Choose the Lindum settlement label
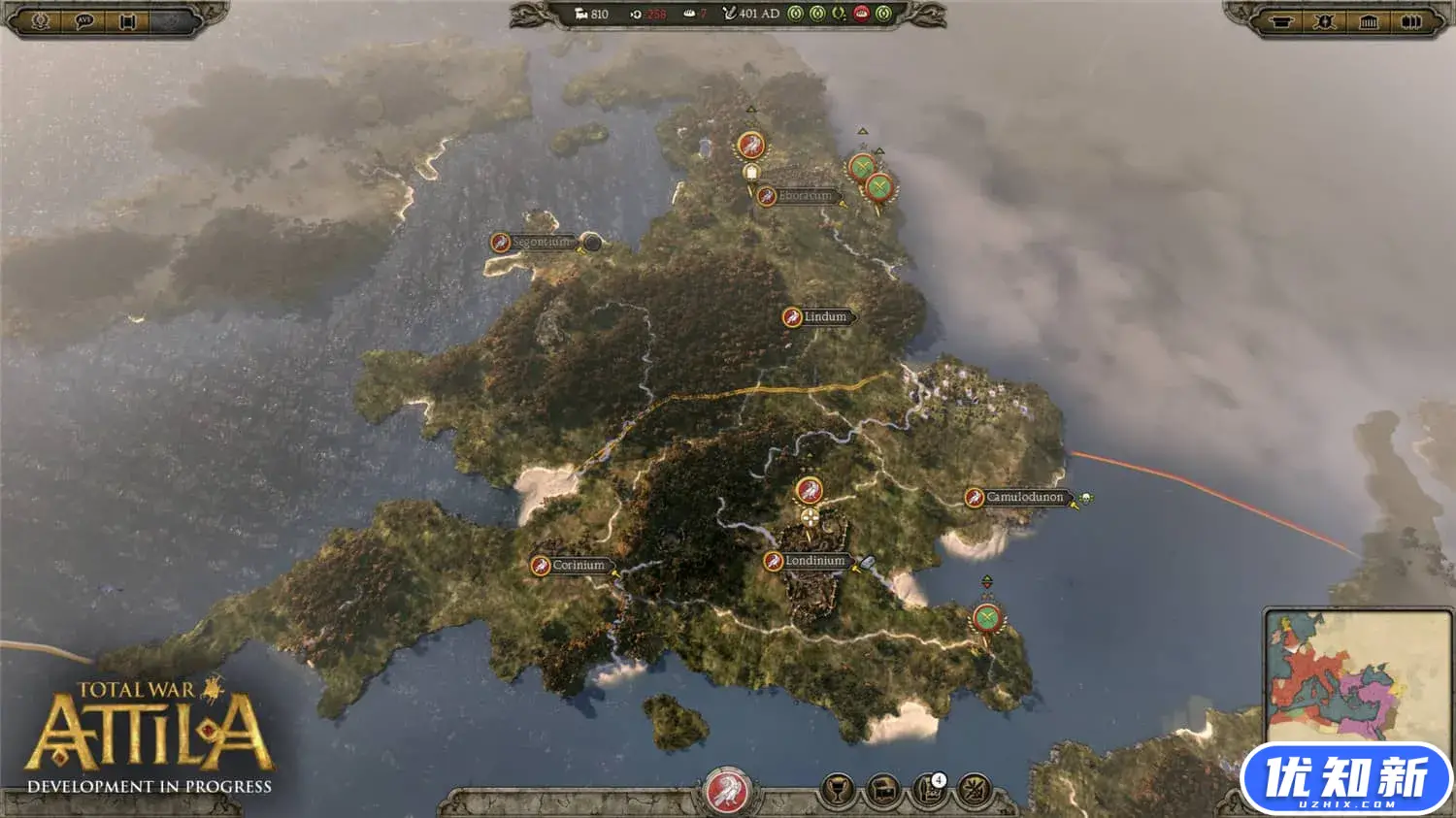 pyautogui.click(x=824, y=316)
